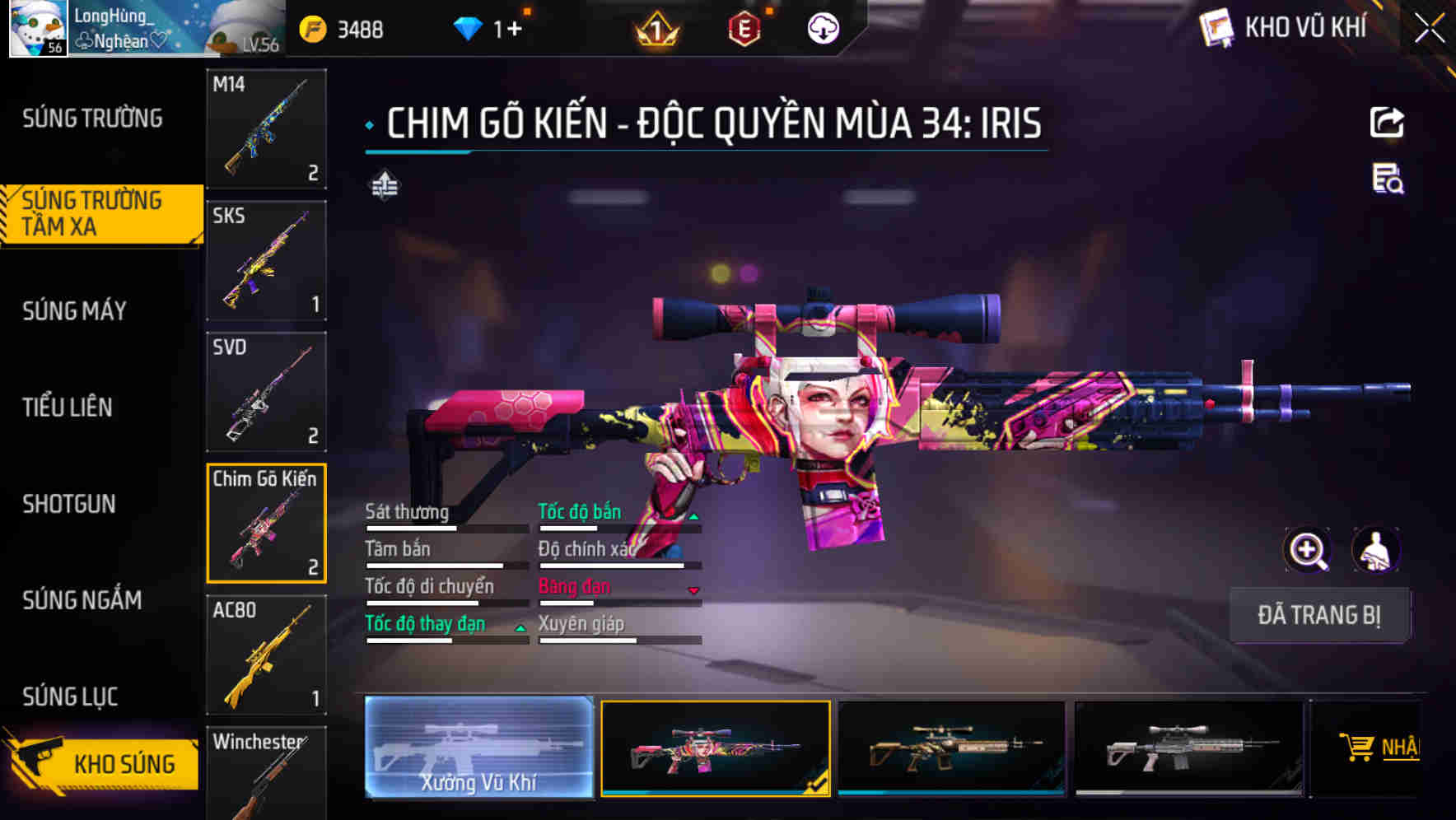
Task: Click the weapon attributes icon below the title
Action: tap(385, 188)
